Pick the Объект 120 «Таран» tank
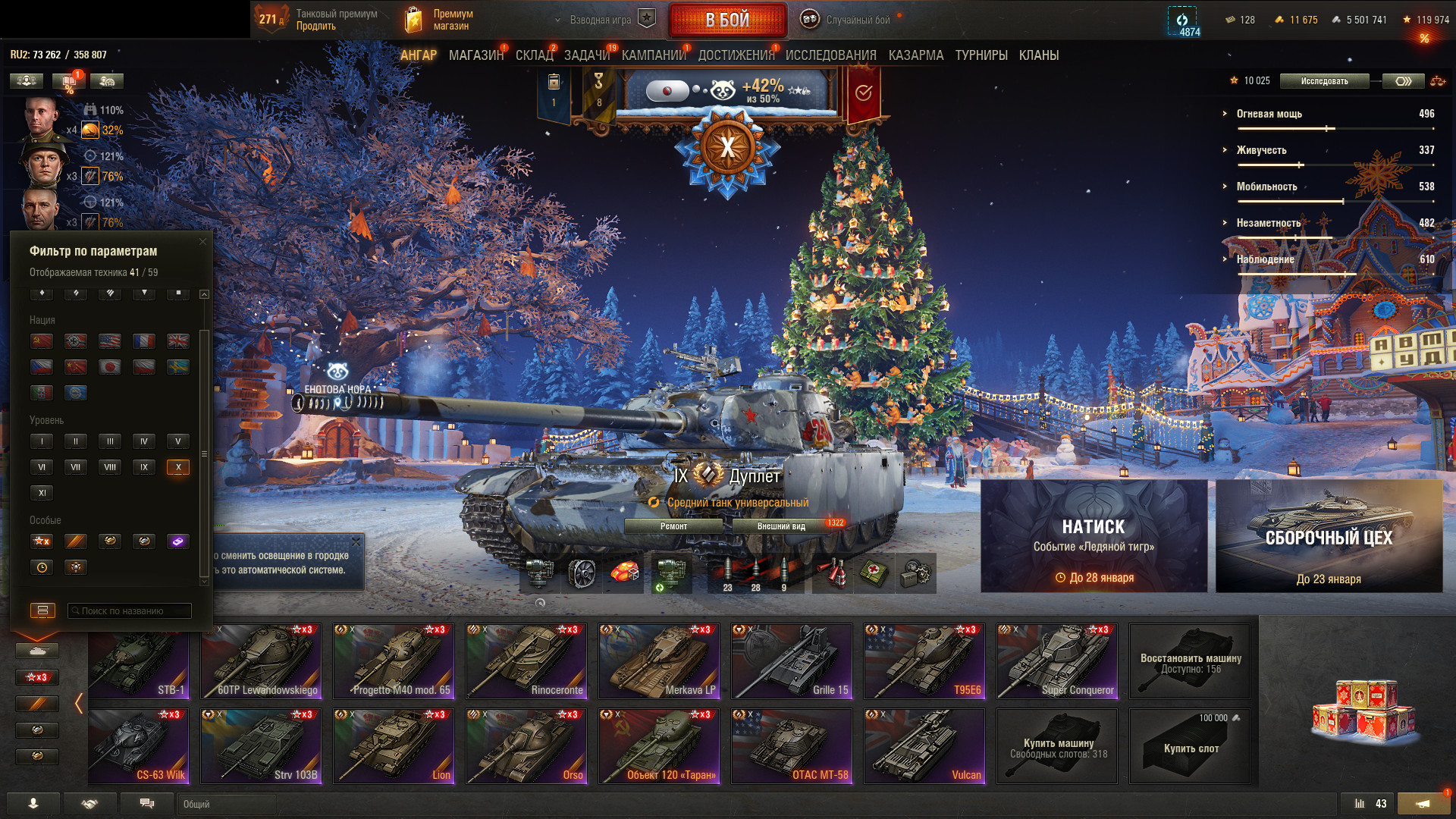This screenshot has width=1456, height=819. pyautogui.click(x=658, y=746)
